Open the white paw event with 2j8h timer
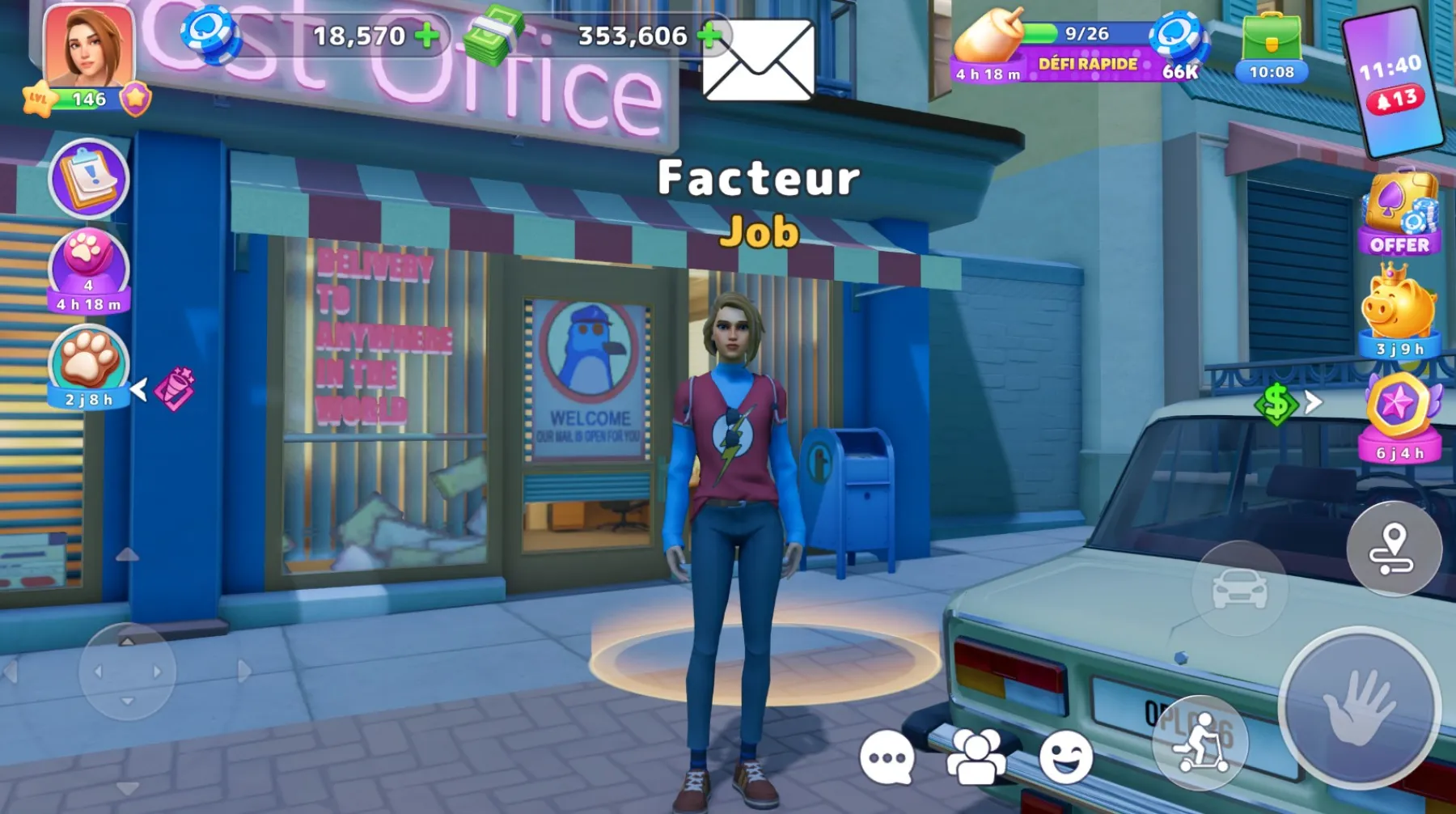 (x=87, y=368)
